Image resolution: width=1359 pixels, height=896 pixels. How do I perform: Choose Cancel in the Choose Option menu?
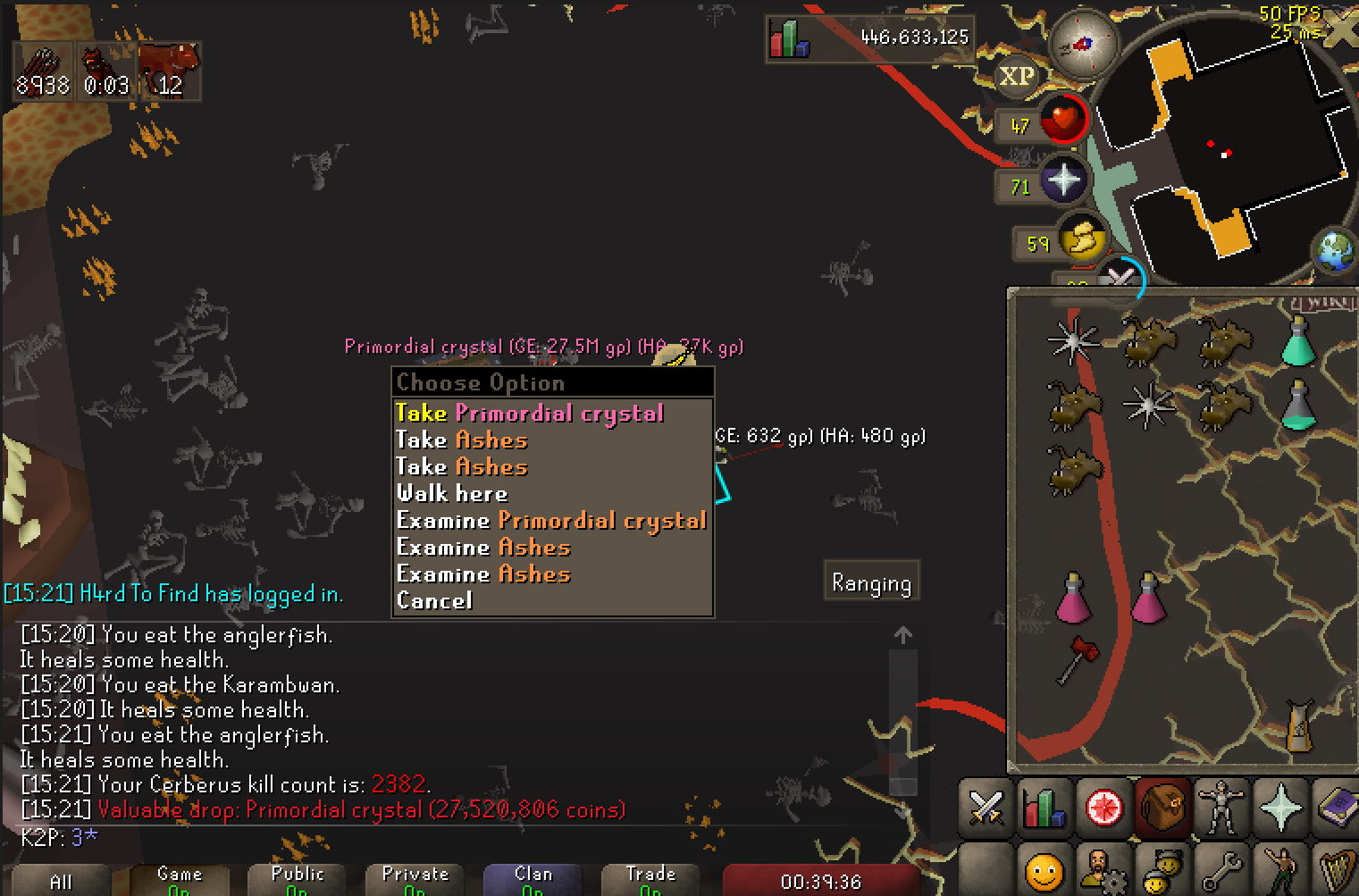tap(435, 600)
